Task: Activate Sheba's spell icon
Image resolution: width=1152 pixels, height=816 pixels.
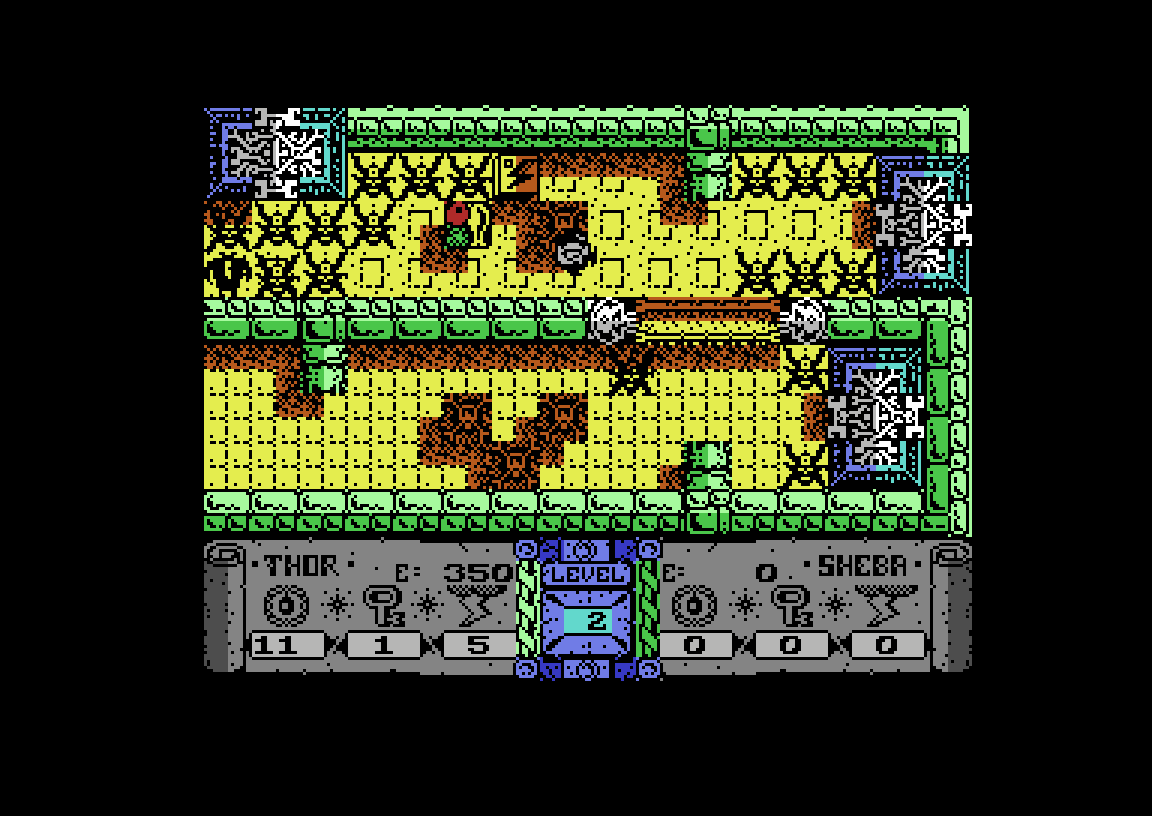Action: coord(886,604)
